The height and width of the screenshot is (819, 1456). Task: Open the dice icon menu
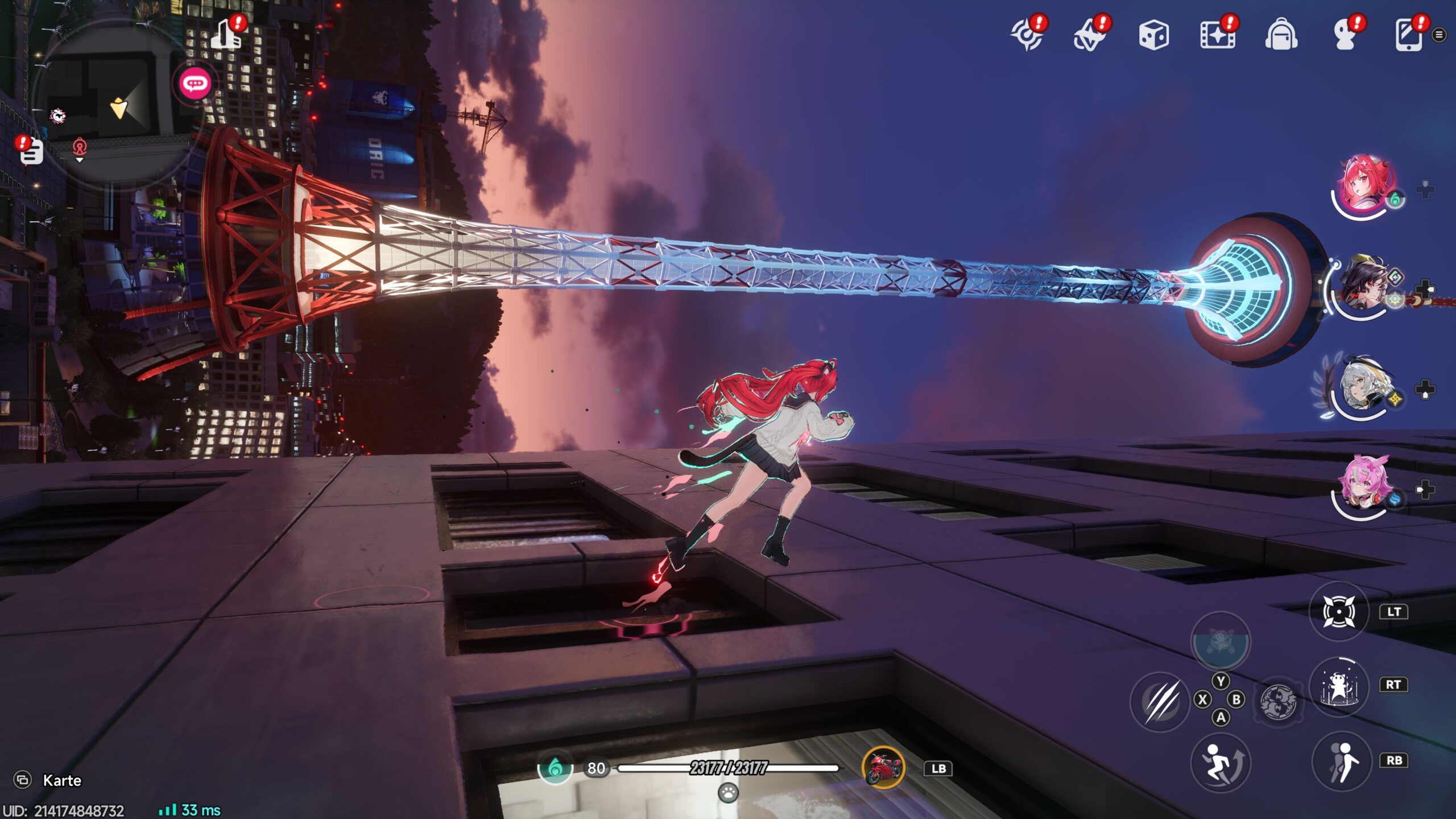click(x=1153, y=35)
